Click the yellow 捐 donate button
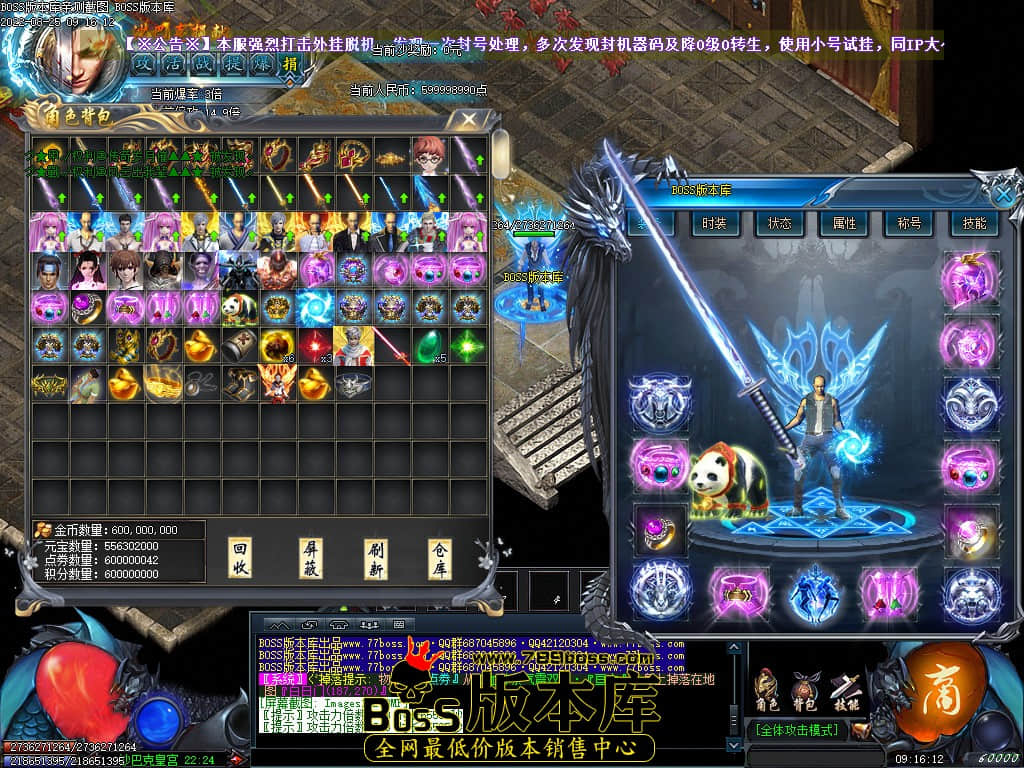The height and width of the screenshot is (768, 1024). (290, 63)
